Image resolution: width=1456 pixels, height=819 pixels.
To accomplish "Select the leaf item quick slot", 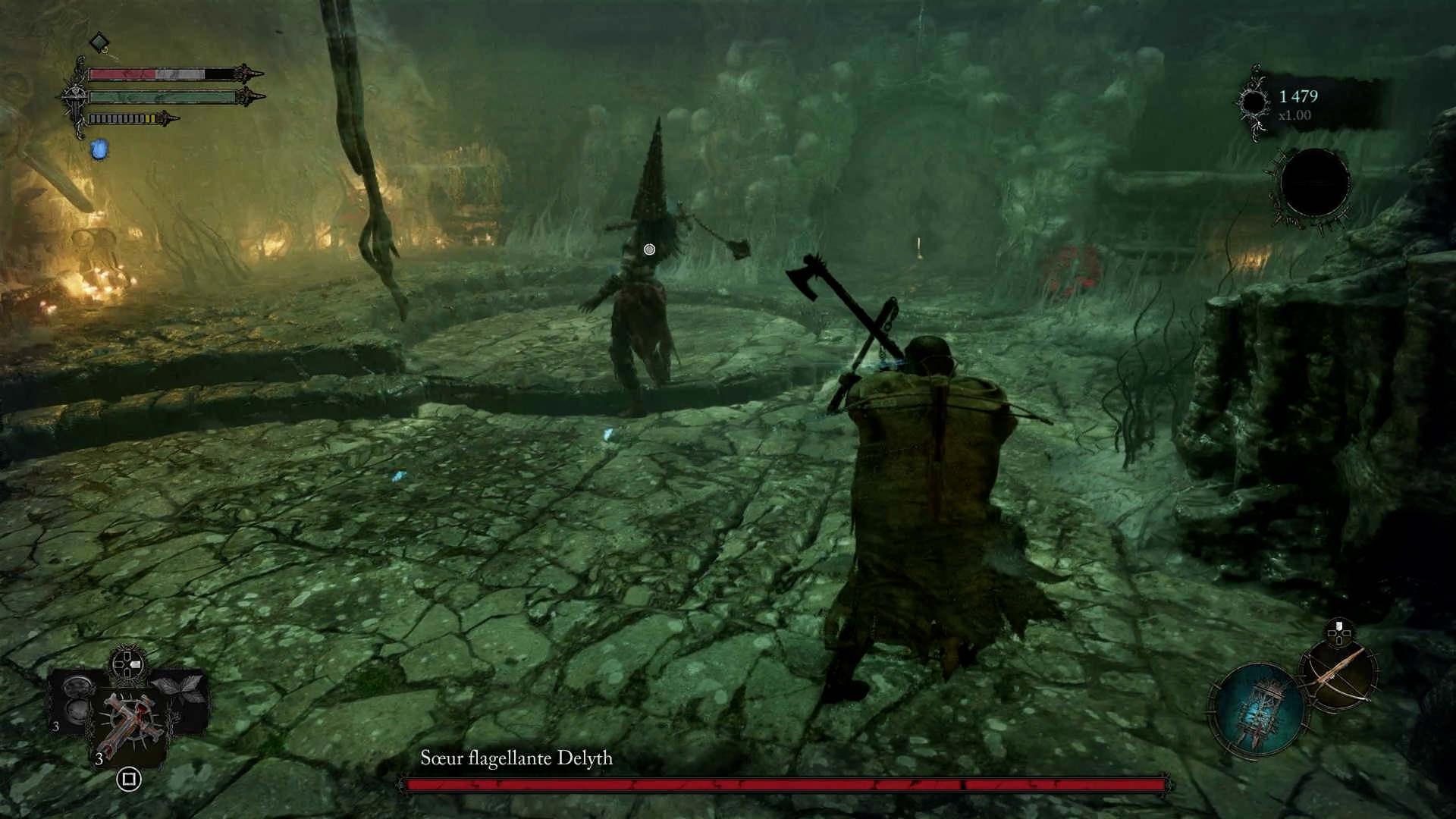I will (x=180, y=692).
